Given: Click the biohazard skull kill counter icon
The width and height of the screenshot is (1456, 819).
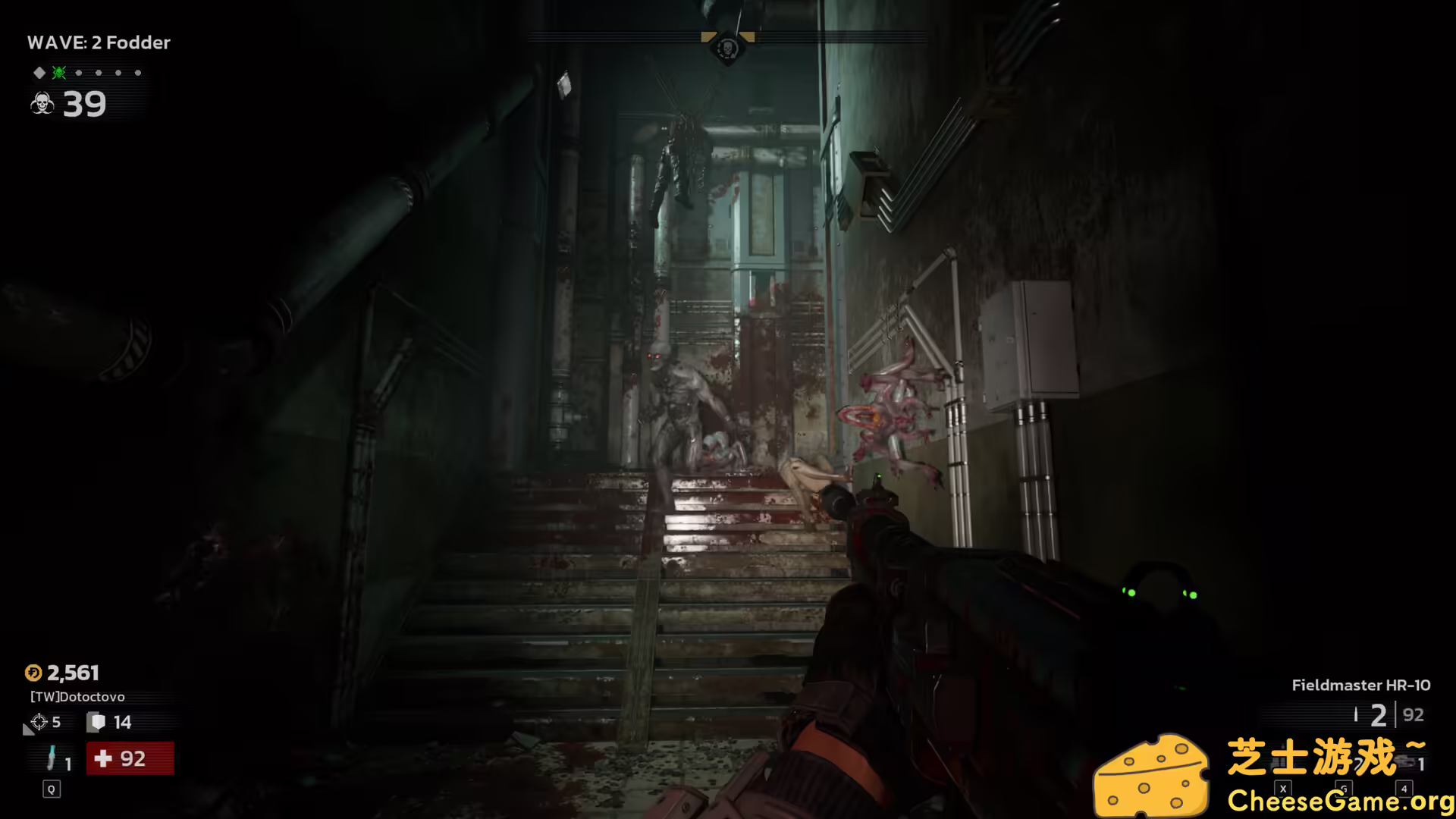Looking at the screenshot, I should click(x=42, y=105).
